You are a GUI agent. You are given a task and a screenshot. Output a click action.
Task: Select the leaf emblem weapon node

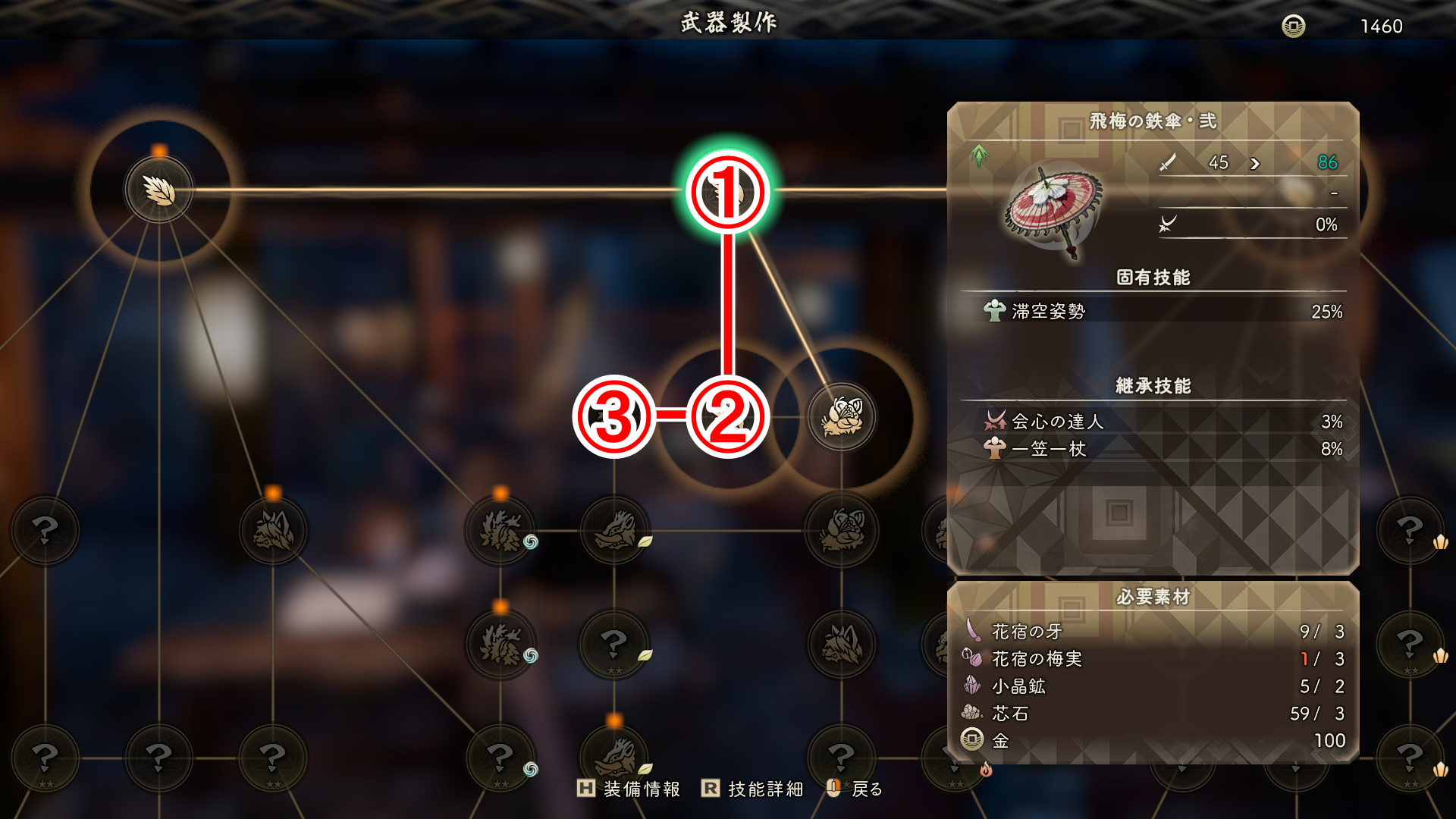159,190
